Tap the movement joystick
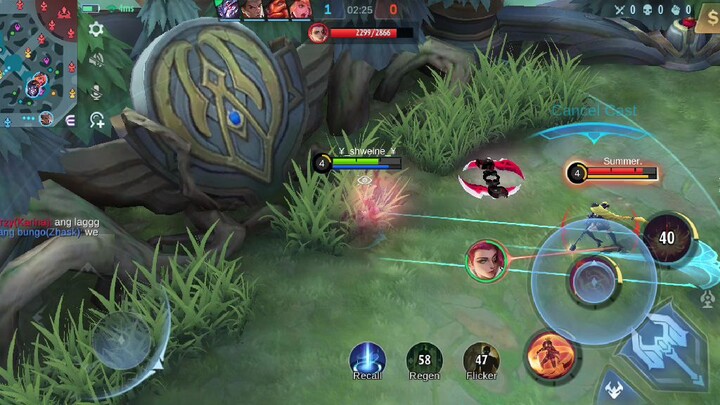Image resolution: width=720 pixels, height=405 pixels. click(122, 340)
